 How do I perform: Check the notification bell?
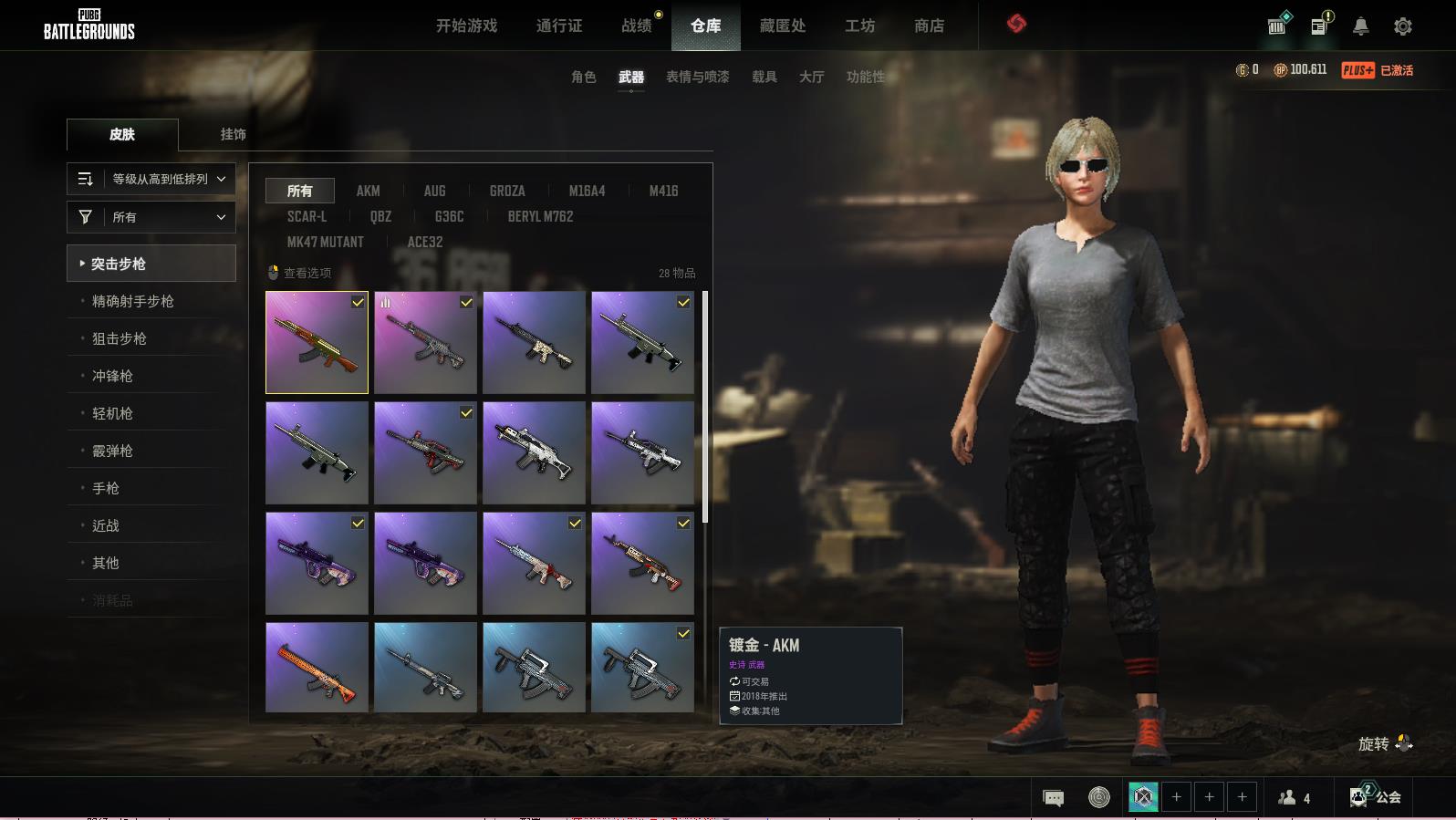(x=1360, y=26)
